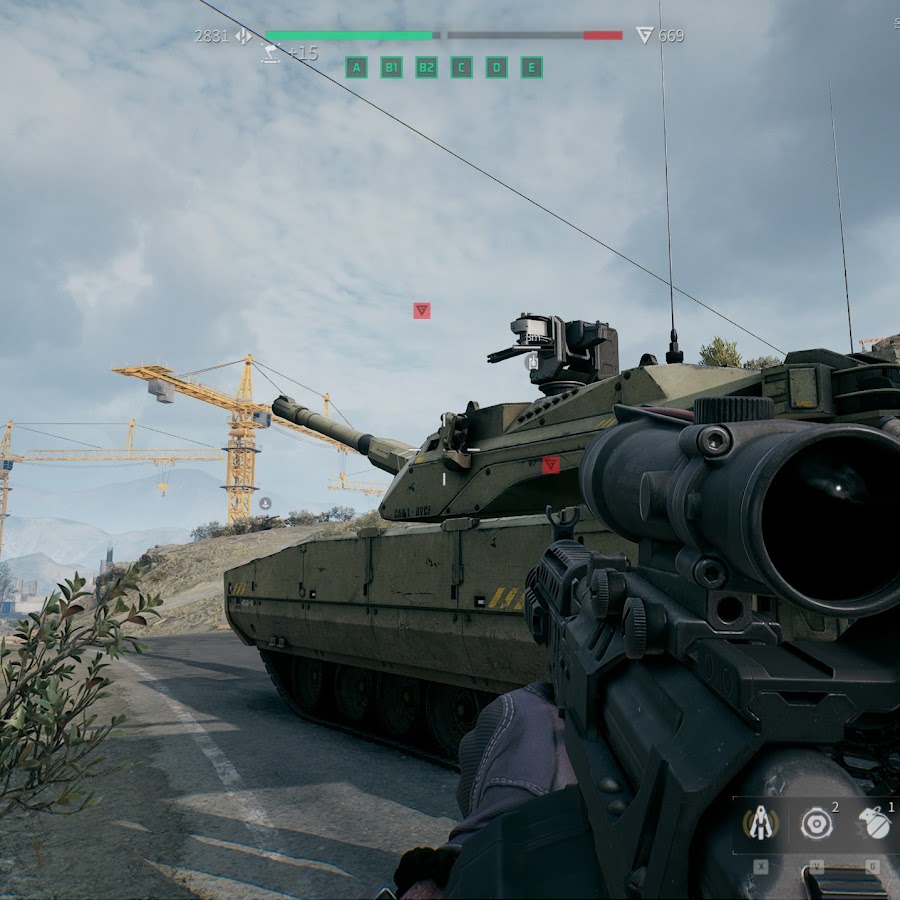Select the capture point A marker

click(356, 67)
